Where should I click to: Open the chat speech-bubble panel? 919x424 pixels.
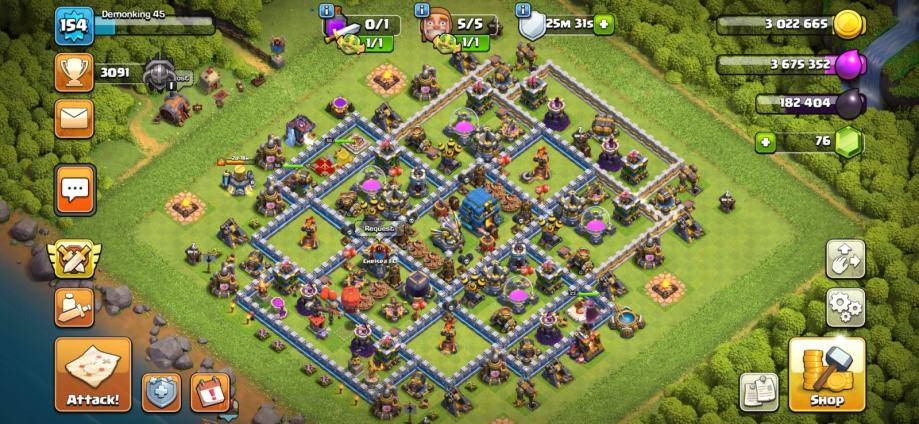tap(75, 189)
